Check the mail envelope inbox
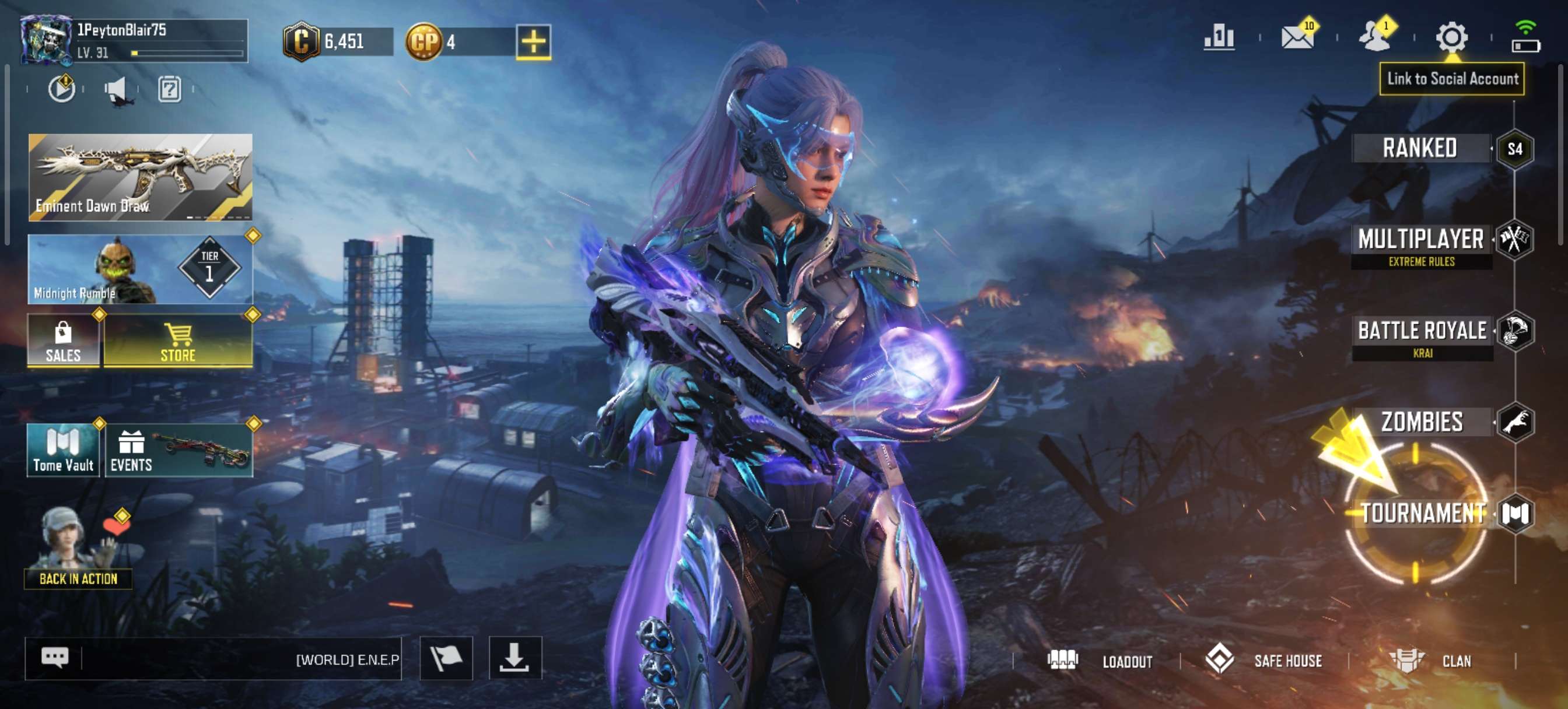Viewport: 1568px width, 709px height. click(x=1297, y=38)
